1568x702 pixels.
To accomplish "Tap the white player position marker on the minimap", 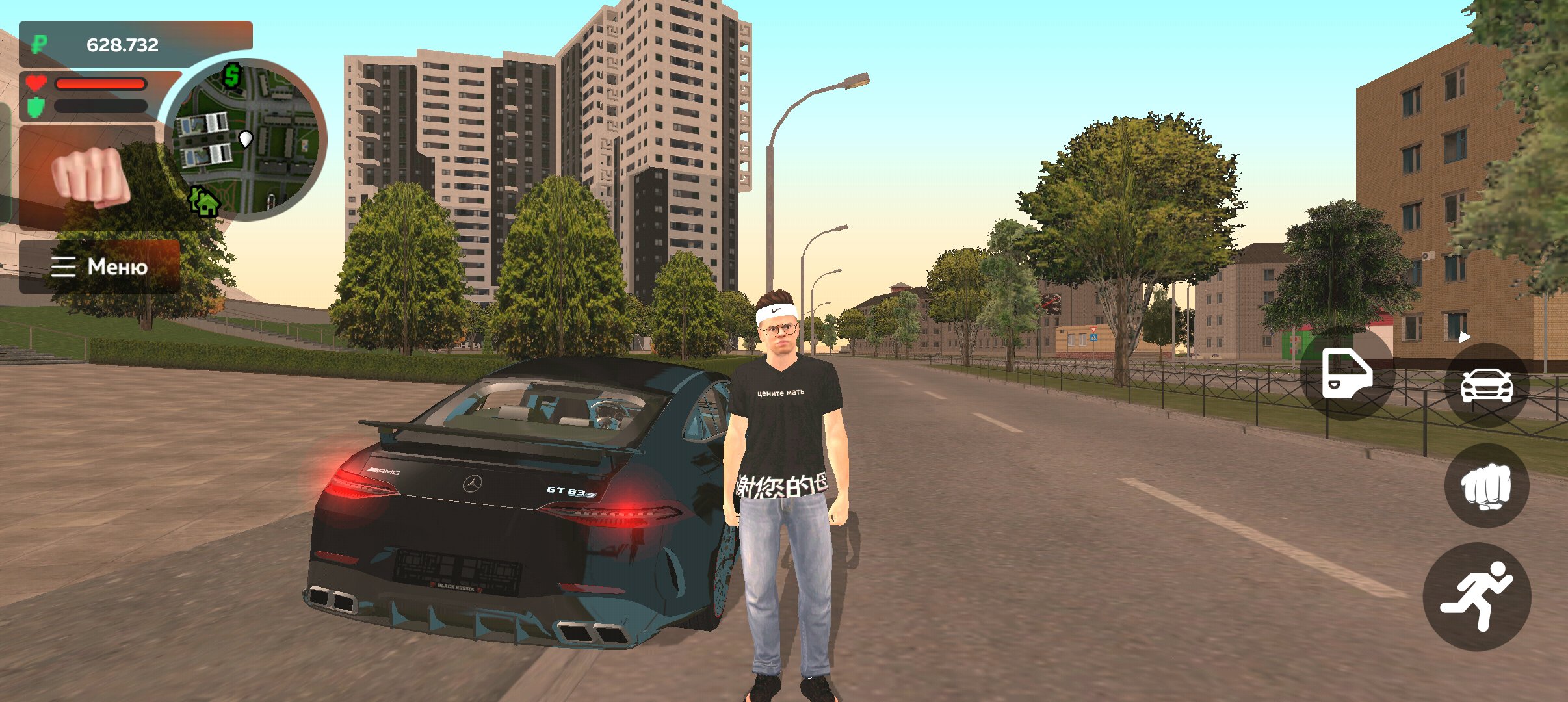I will pyautogui.click(x=245, y=138).
